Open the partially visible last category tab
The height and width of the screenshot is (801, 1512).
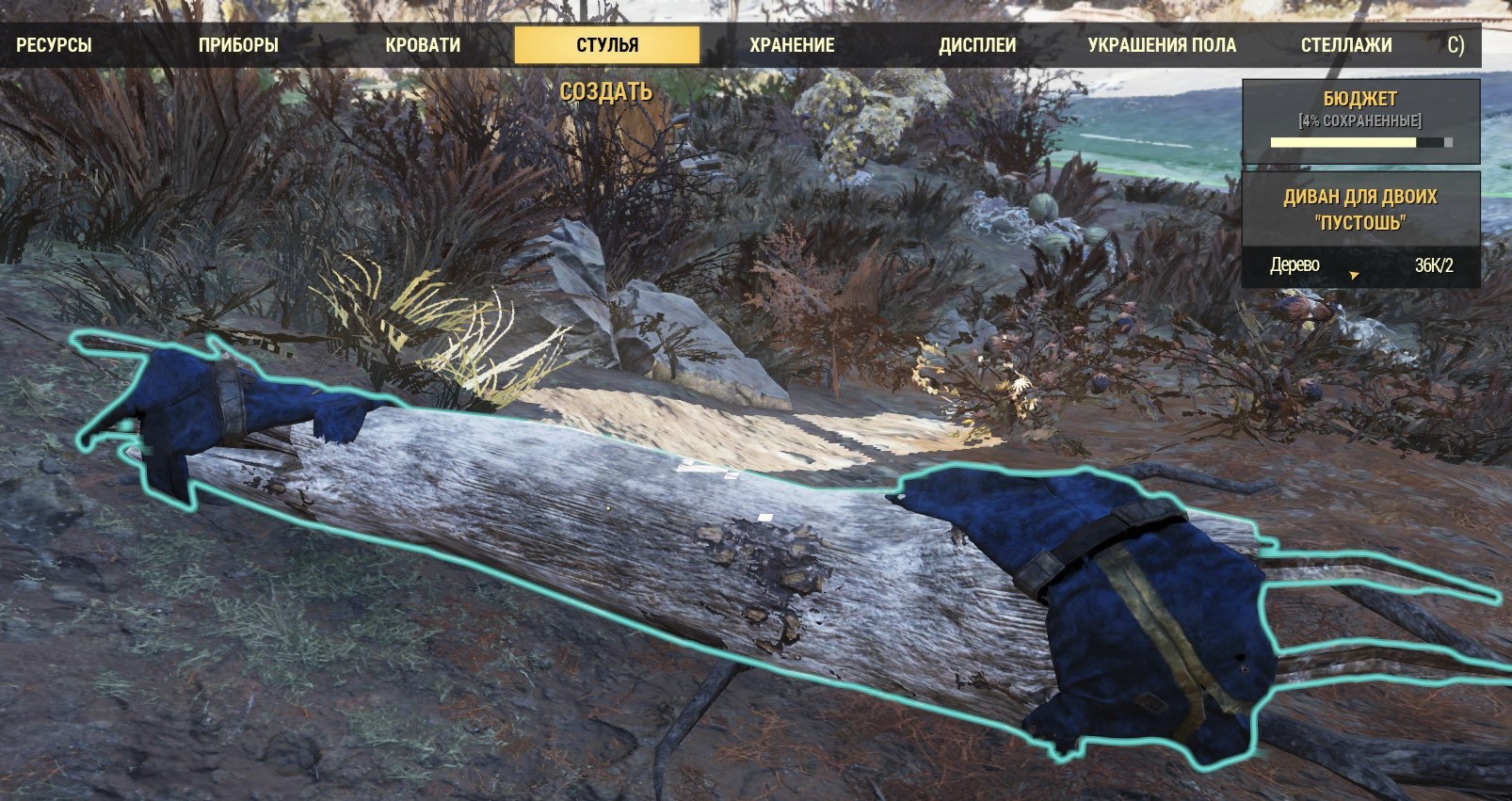[1456, 45]
